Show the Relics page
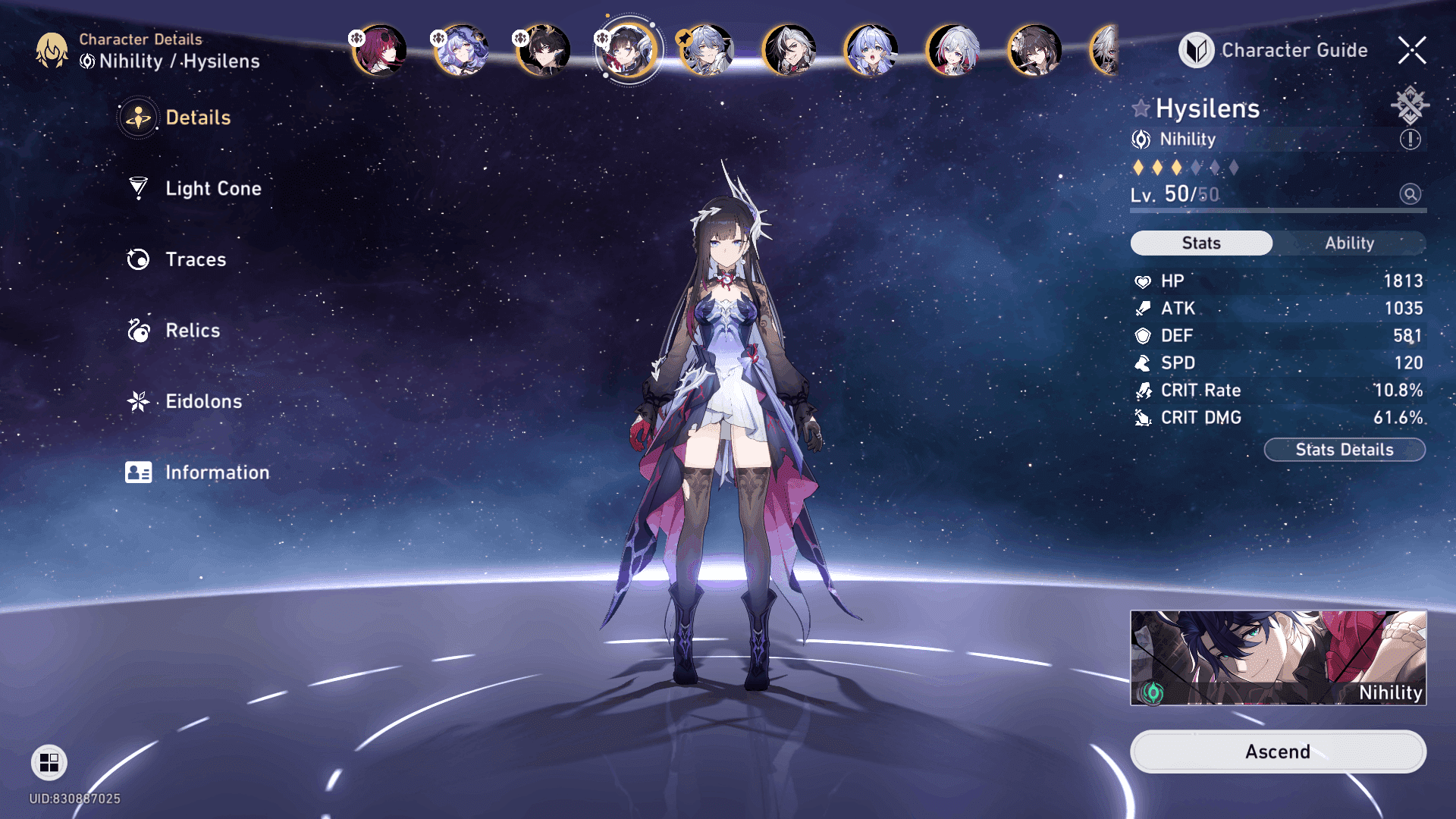Image resolution: width=1456 pixels, height=819 pixels. click(192, 331)
